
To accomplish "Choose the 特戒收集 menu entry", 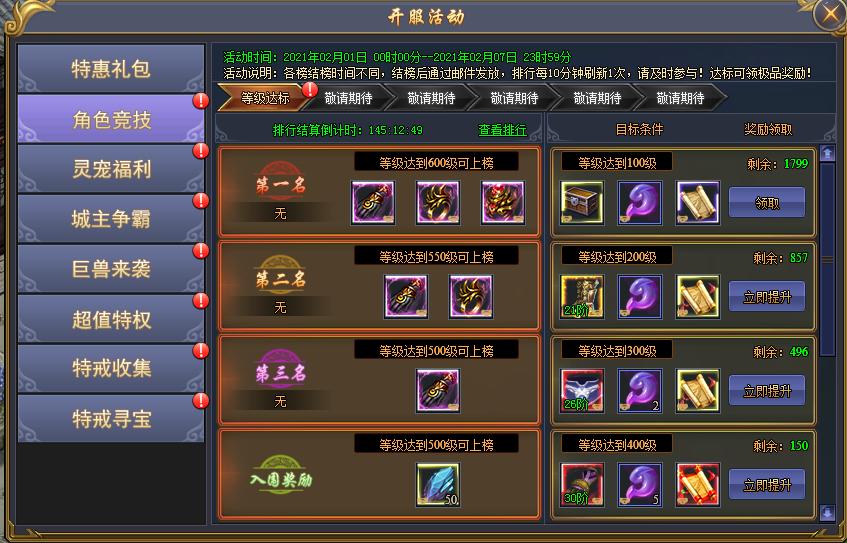I will pyautogui.click(x=111, y=369).
